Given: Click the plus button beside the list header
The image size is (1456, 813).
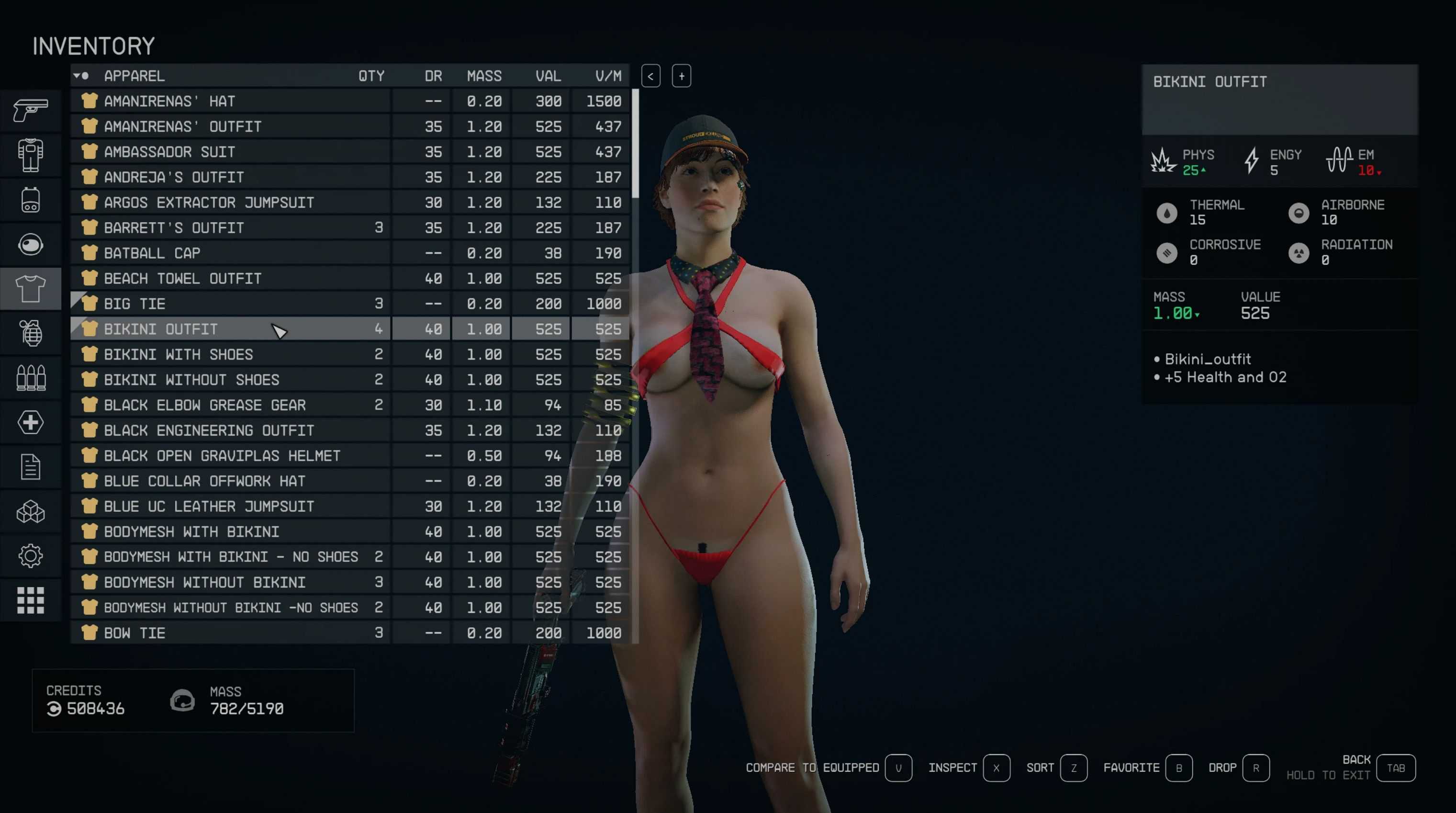Looking at the screenshot, I should click(681, 76).
